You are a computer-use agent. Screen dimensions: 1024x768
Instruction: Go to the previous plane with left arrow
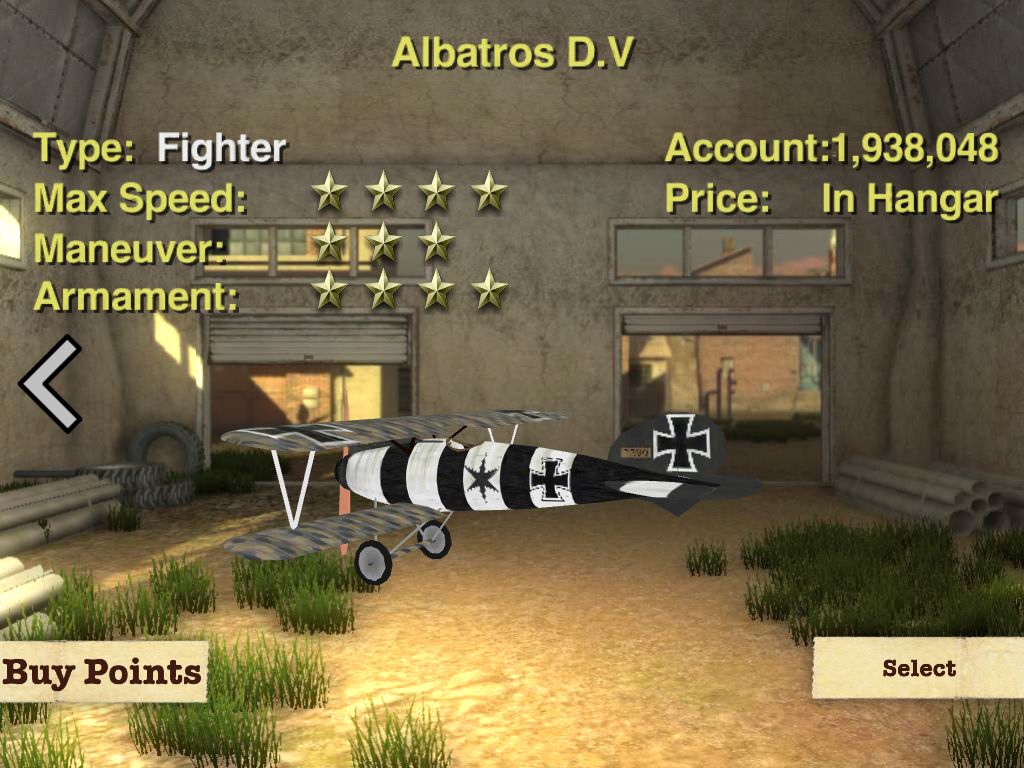pos(50,384)
